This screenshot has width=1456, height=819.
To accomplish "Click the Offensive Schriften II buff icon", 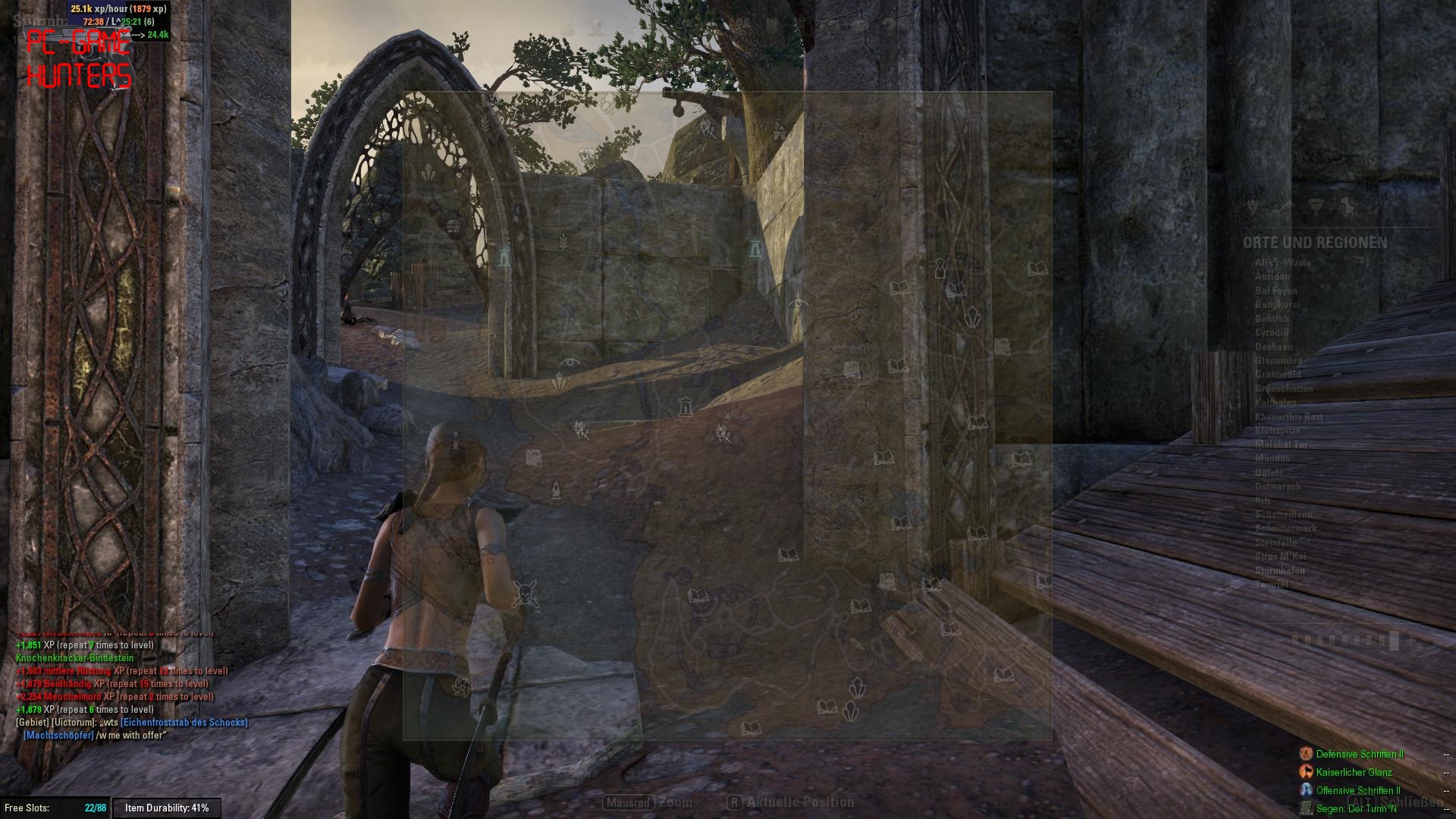I will [x=1306, y=790].
